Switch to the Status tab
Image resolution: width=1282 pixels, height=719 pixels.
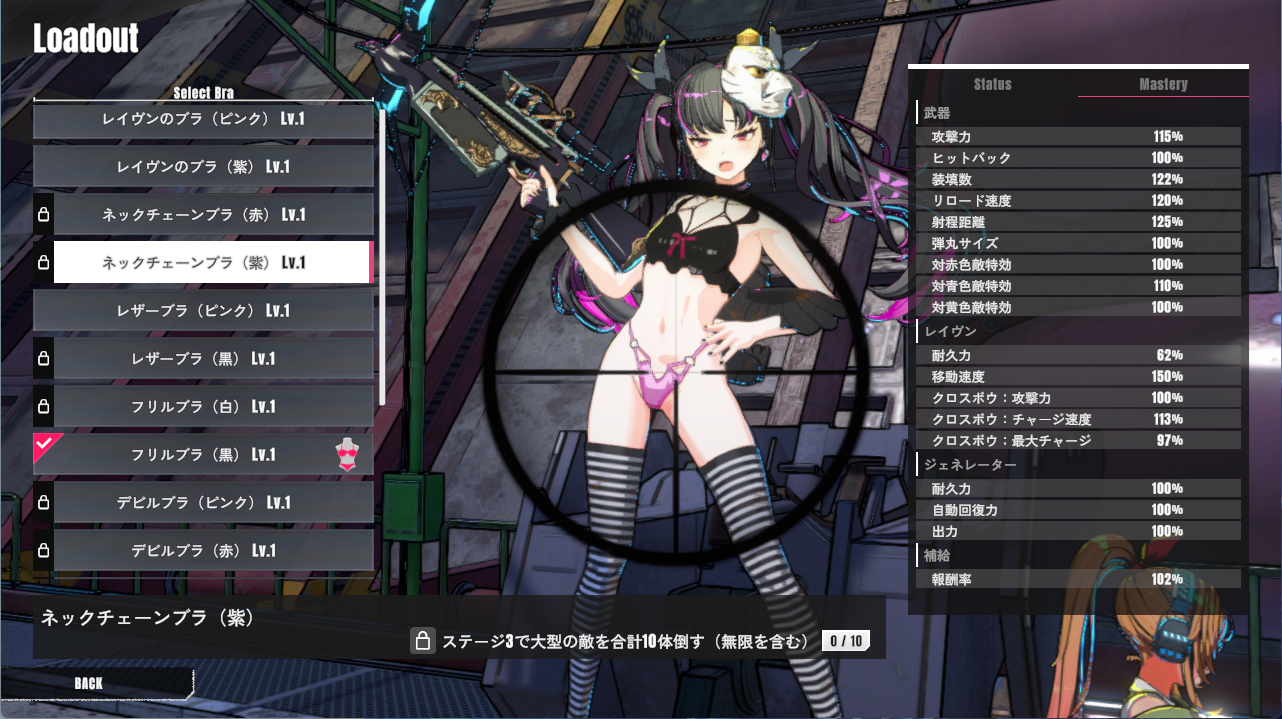tap(993, 84)
